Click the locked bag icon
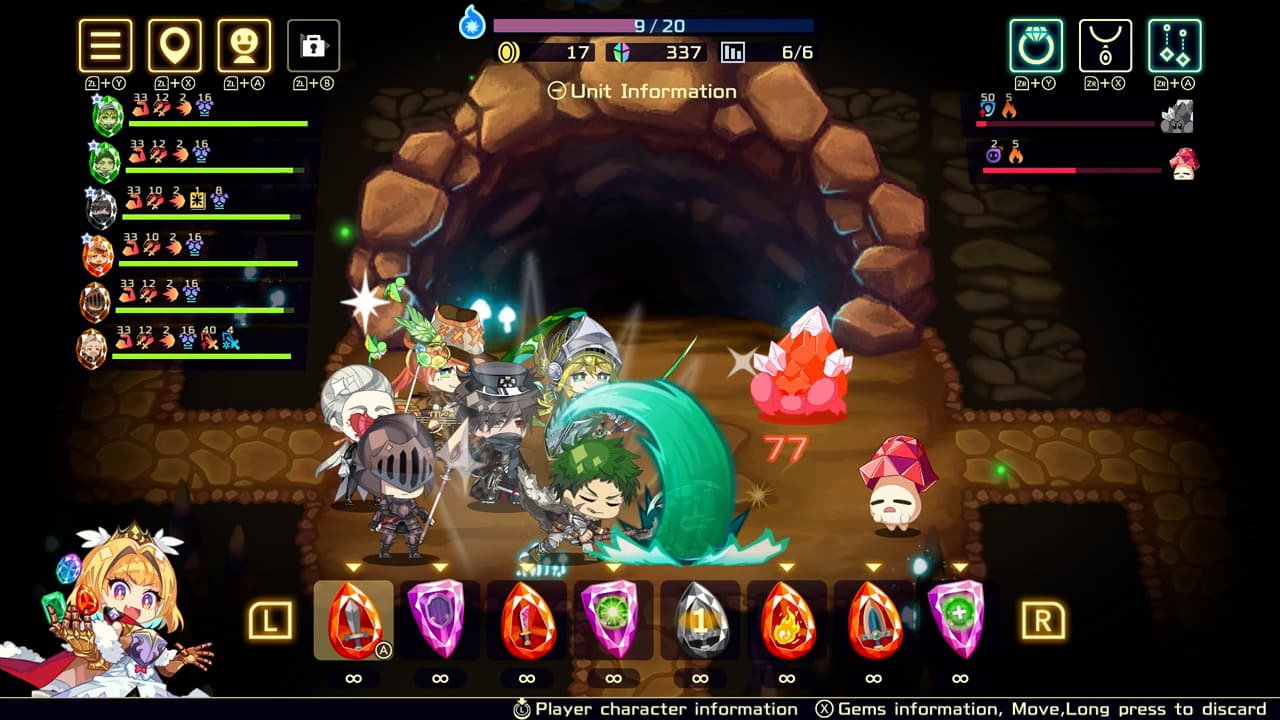 (314, 46)
